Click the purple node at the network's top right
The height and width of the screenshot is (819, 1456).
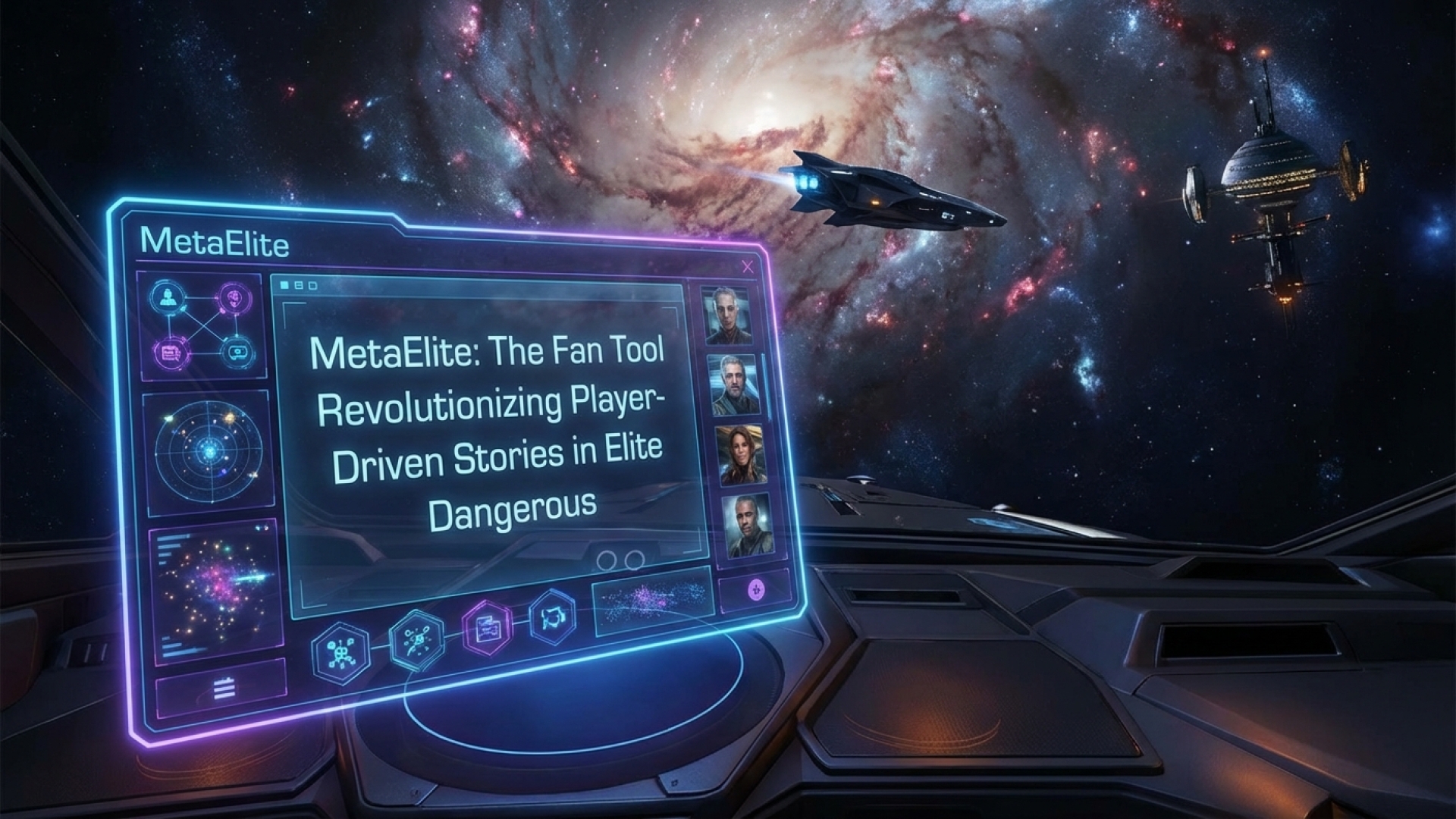click(x=231, y=298)
